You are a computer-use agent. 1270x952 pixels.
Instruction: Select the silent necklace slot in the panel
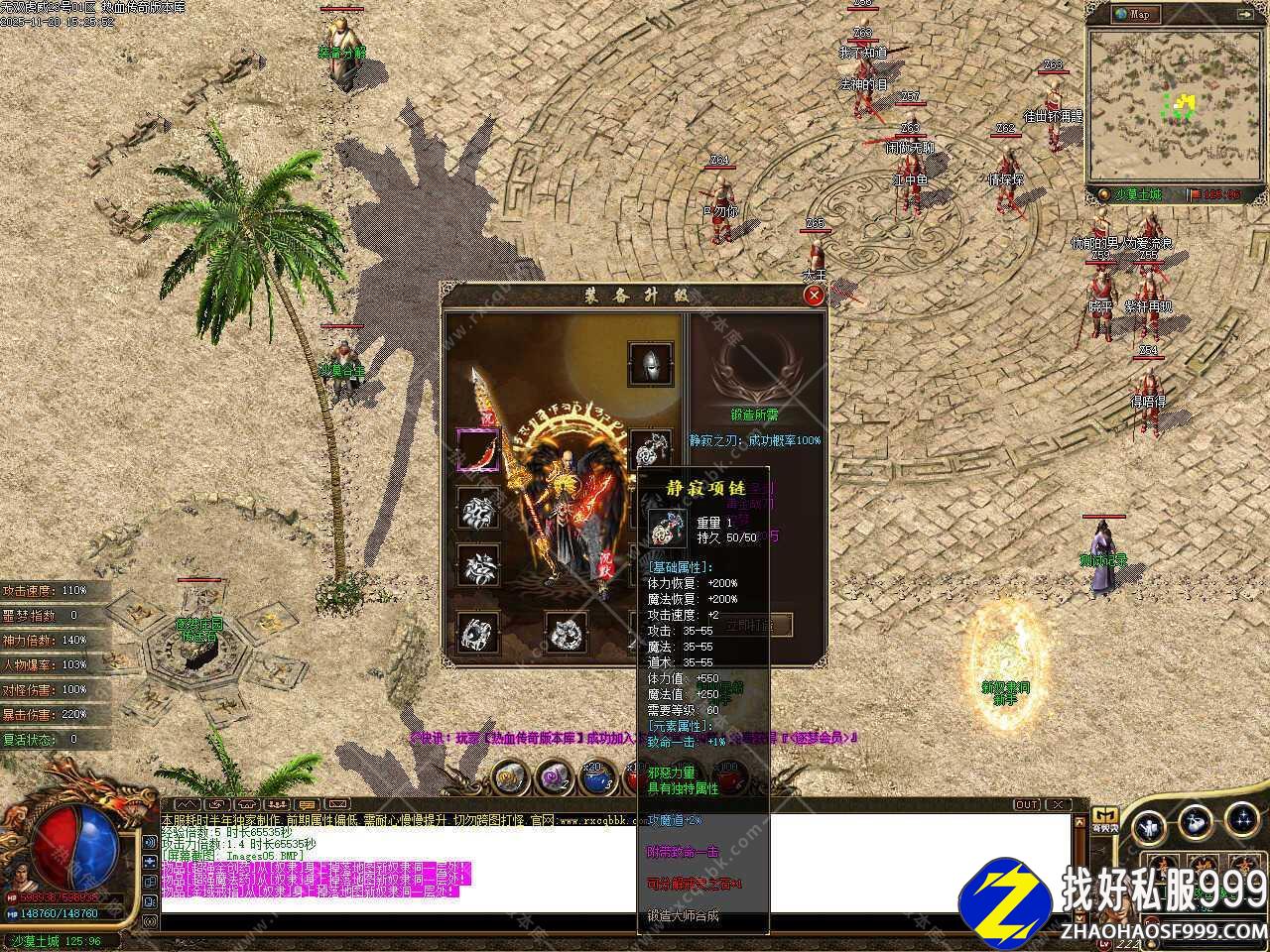coord(651,449)
